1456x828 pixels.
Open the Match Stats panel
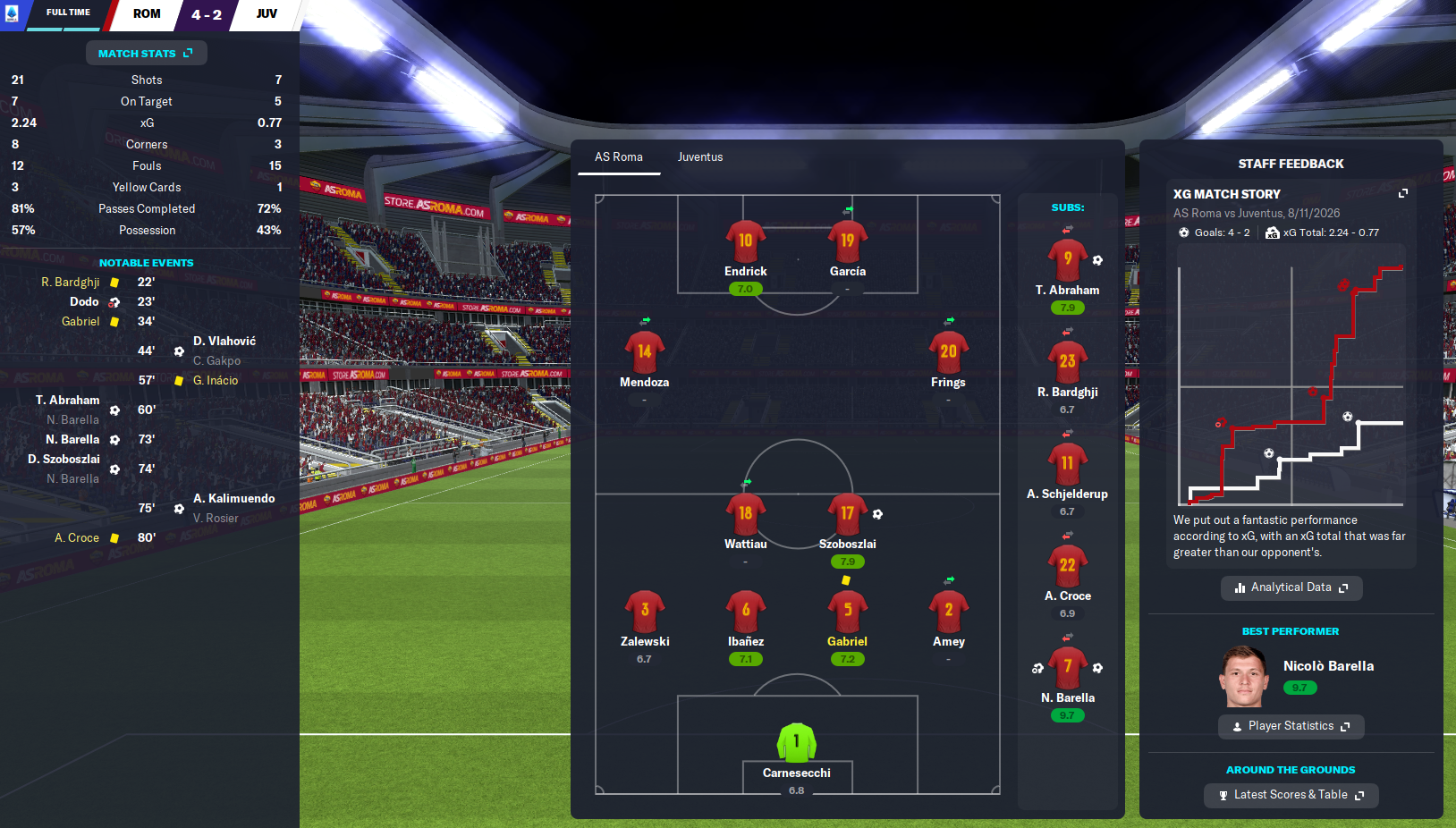pos(146,54)
